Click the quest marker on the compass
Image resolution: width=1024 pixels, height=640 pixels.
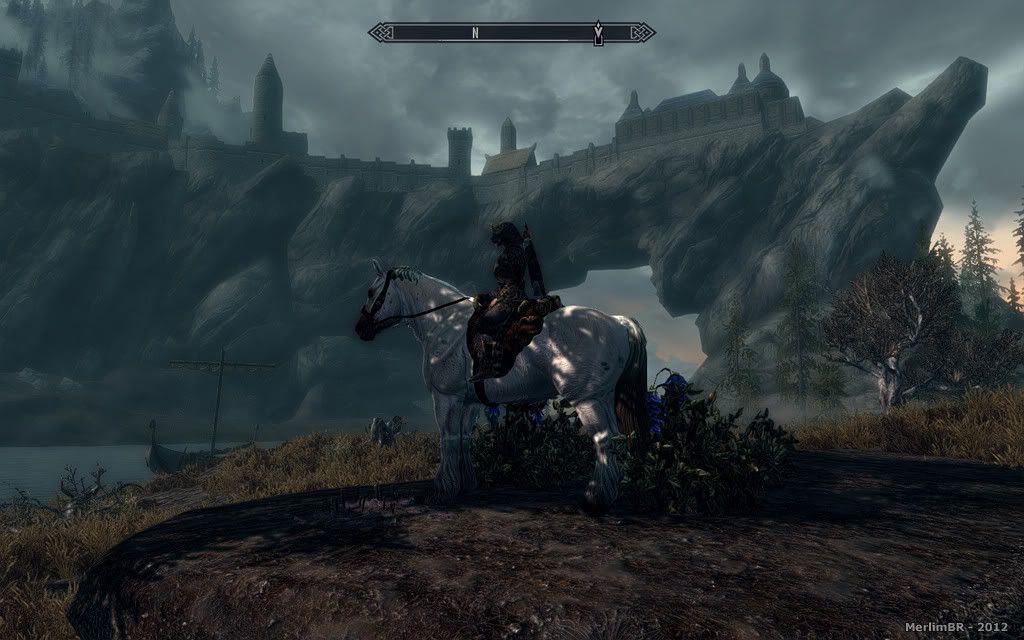click(598, 33)
